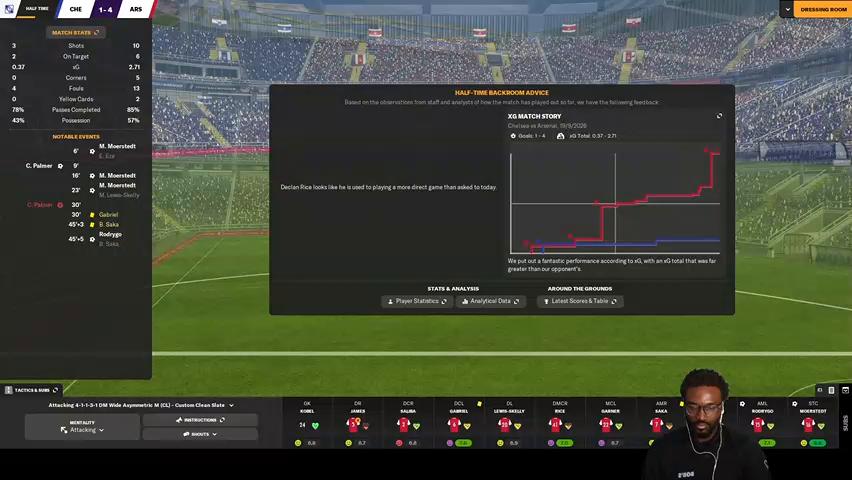Image resolution: width=852 pixels, height=480 pixels.
Task: Select James at right back
Action: (357, 424)
